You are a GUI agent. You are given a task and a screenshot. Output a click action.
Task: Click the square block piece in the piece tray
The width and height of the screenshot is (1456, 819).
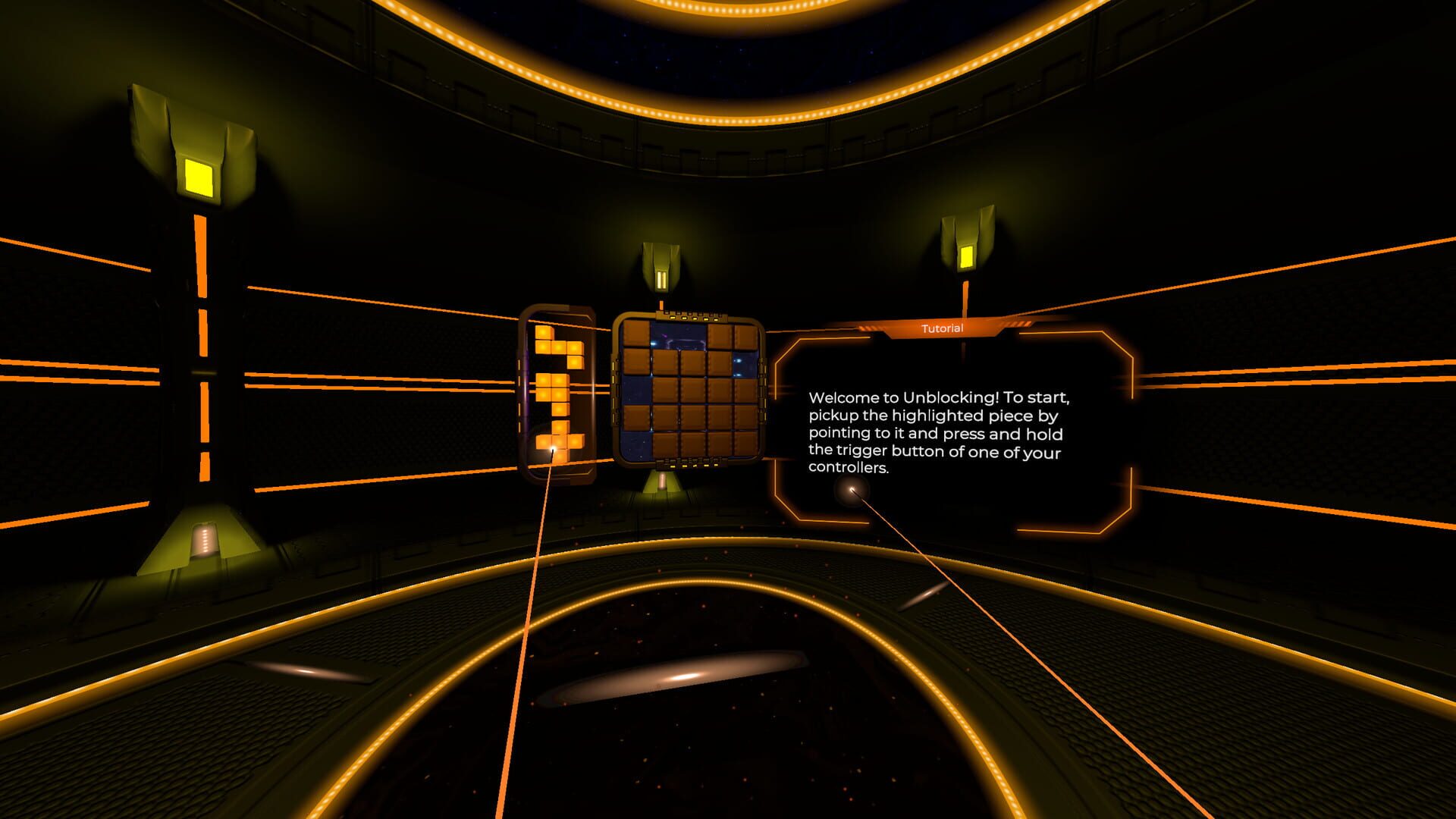[551, 388]
